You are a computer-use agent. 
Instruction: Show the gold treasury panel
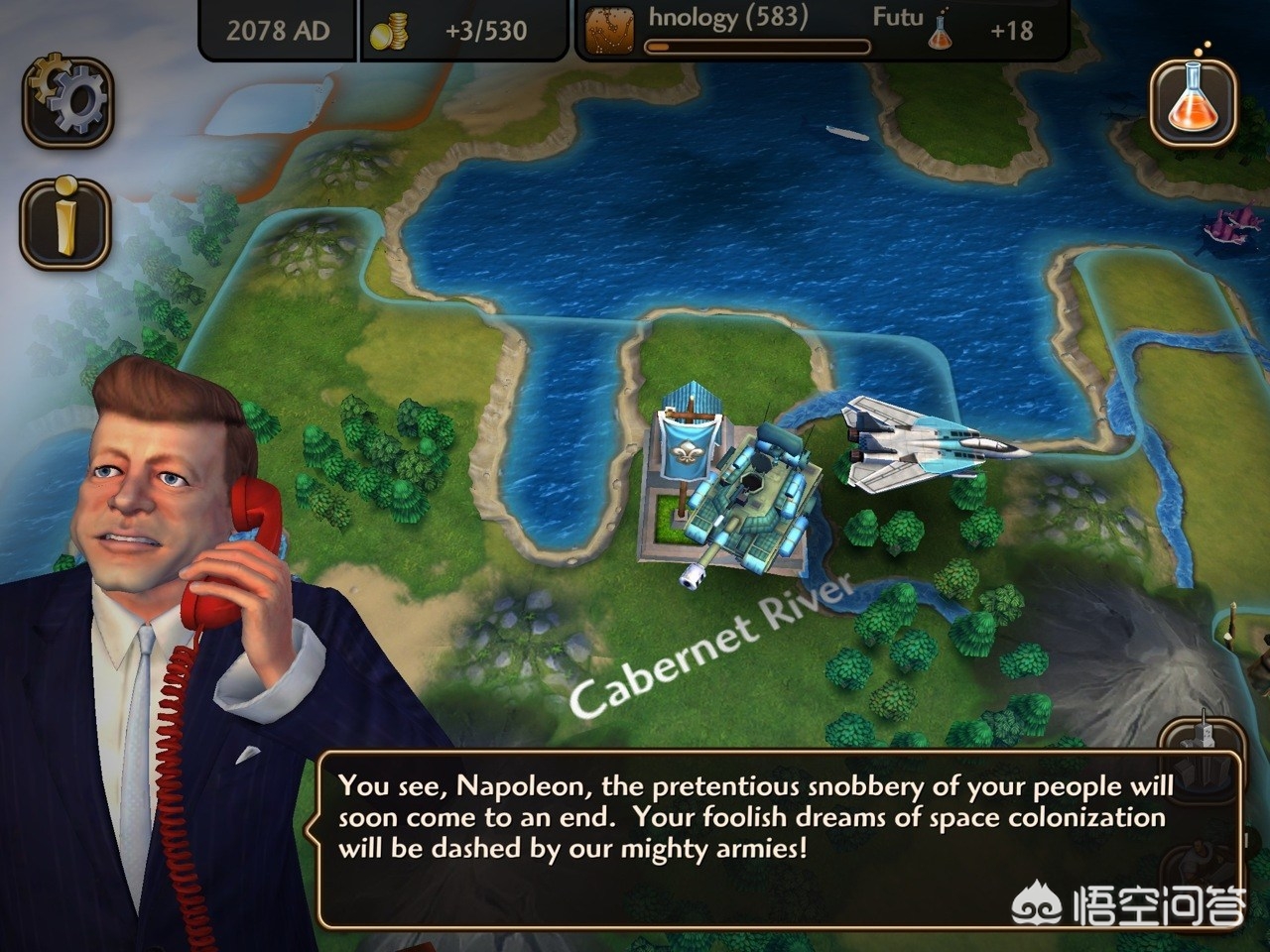(x=463, y=31)
